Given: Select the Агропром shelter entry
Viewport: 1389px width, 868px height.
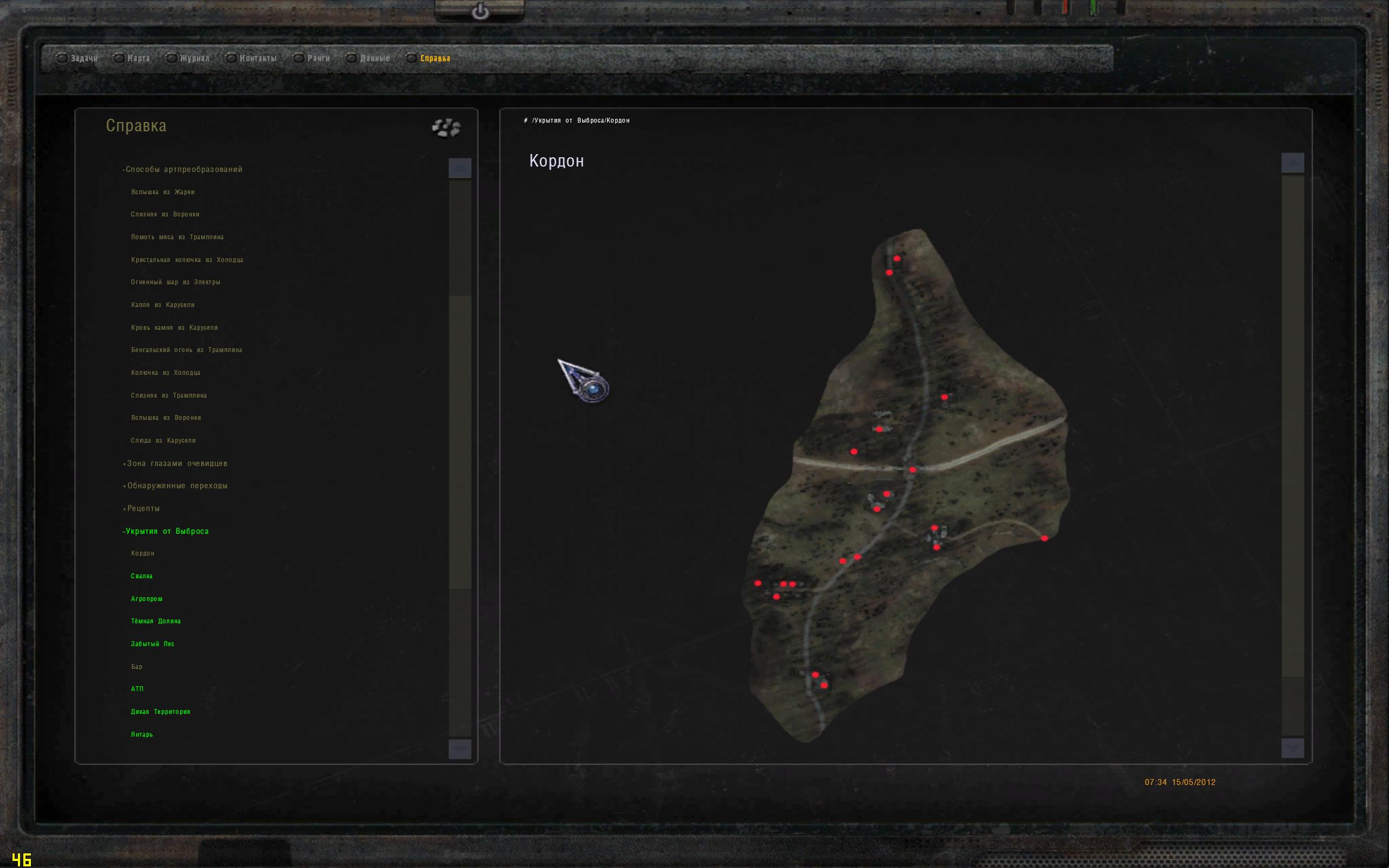Looking at the screenshot, I should (147, 599).
